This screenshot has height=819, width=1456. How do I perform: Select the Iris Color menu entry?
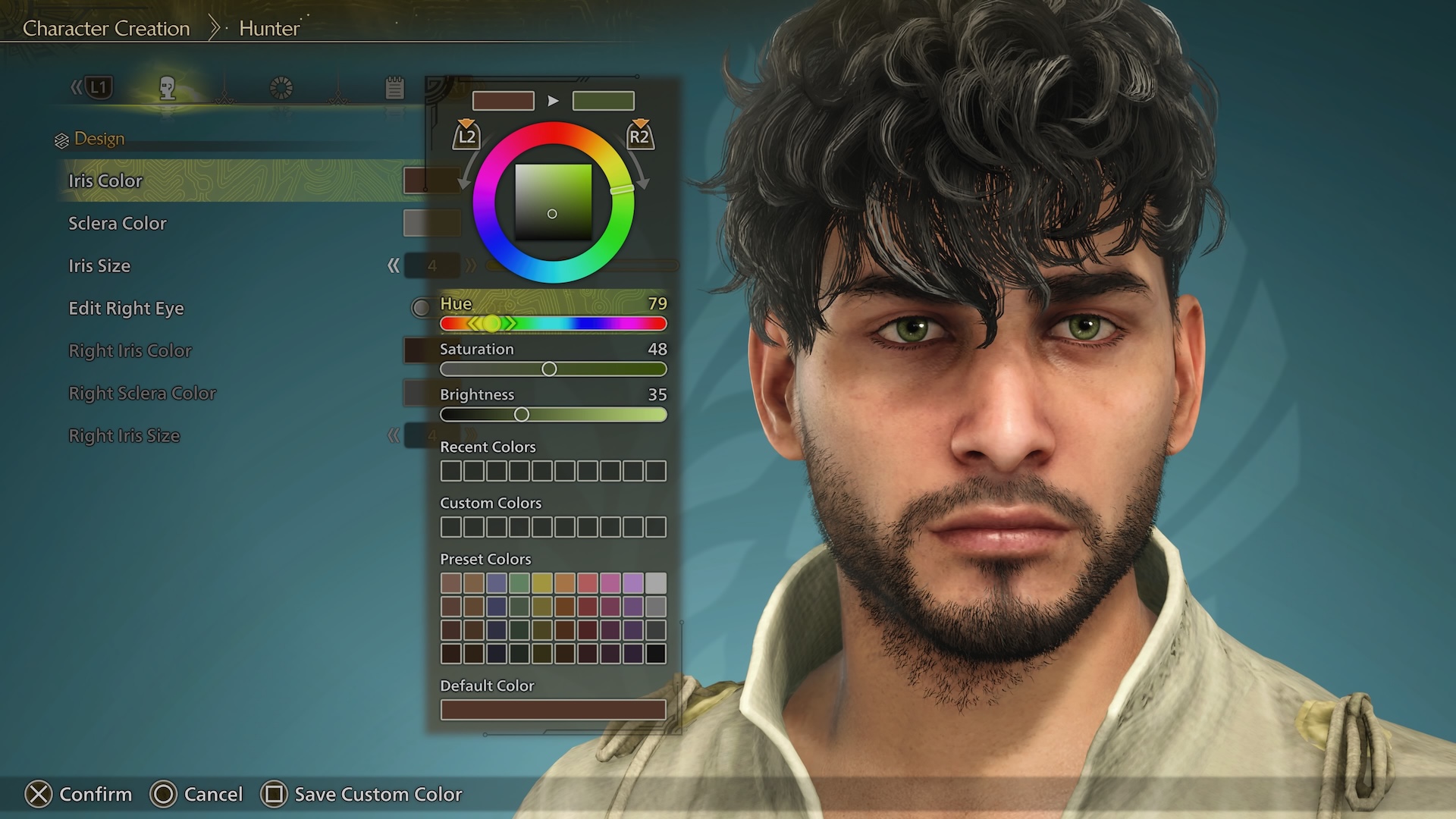pyautogui.click(x=105, y=180)
